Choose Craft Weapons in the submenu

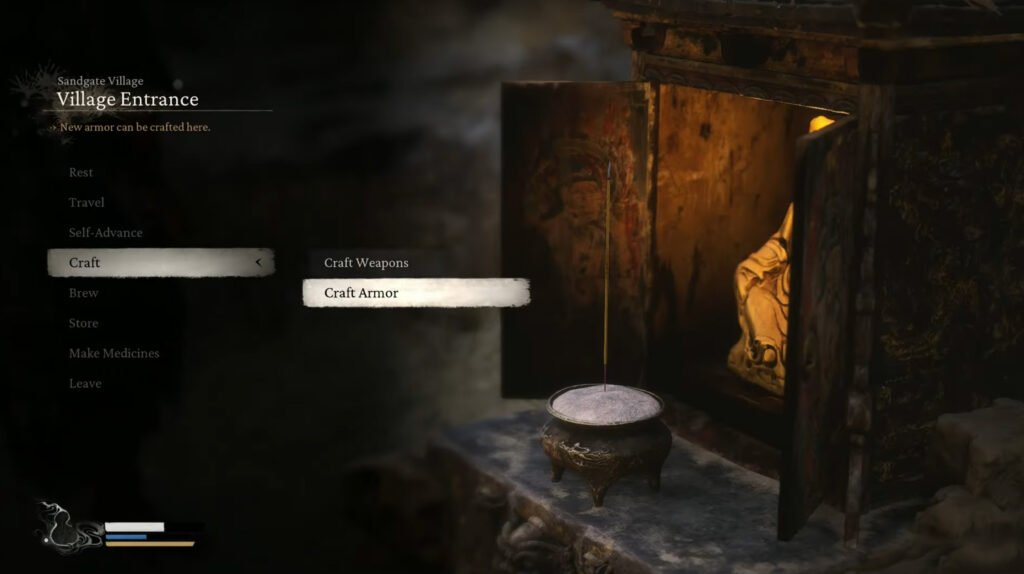tap(366, 263)
